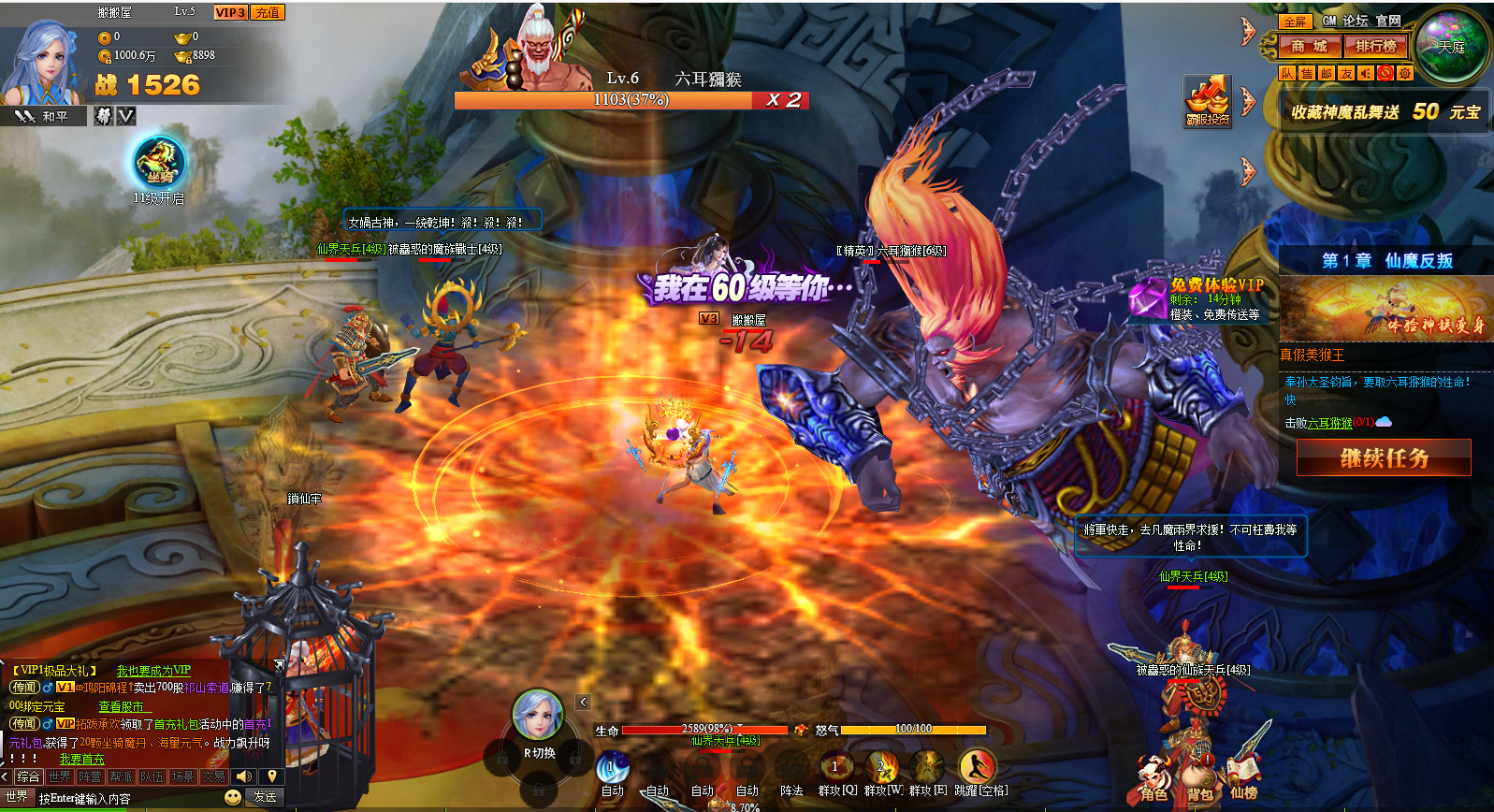Open the 角色 character menu
Screen dimensions: 1494x812
(1153, 781)
